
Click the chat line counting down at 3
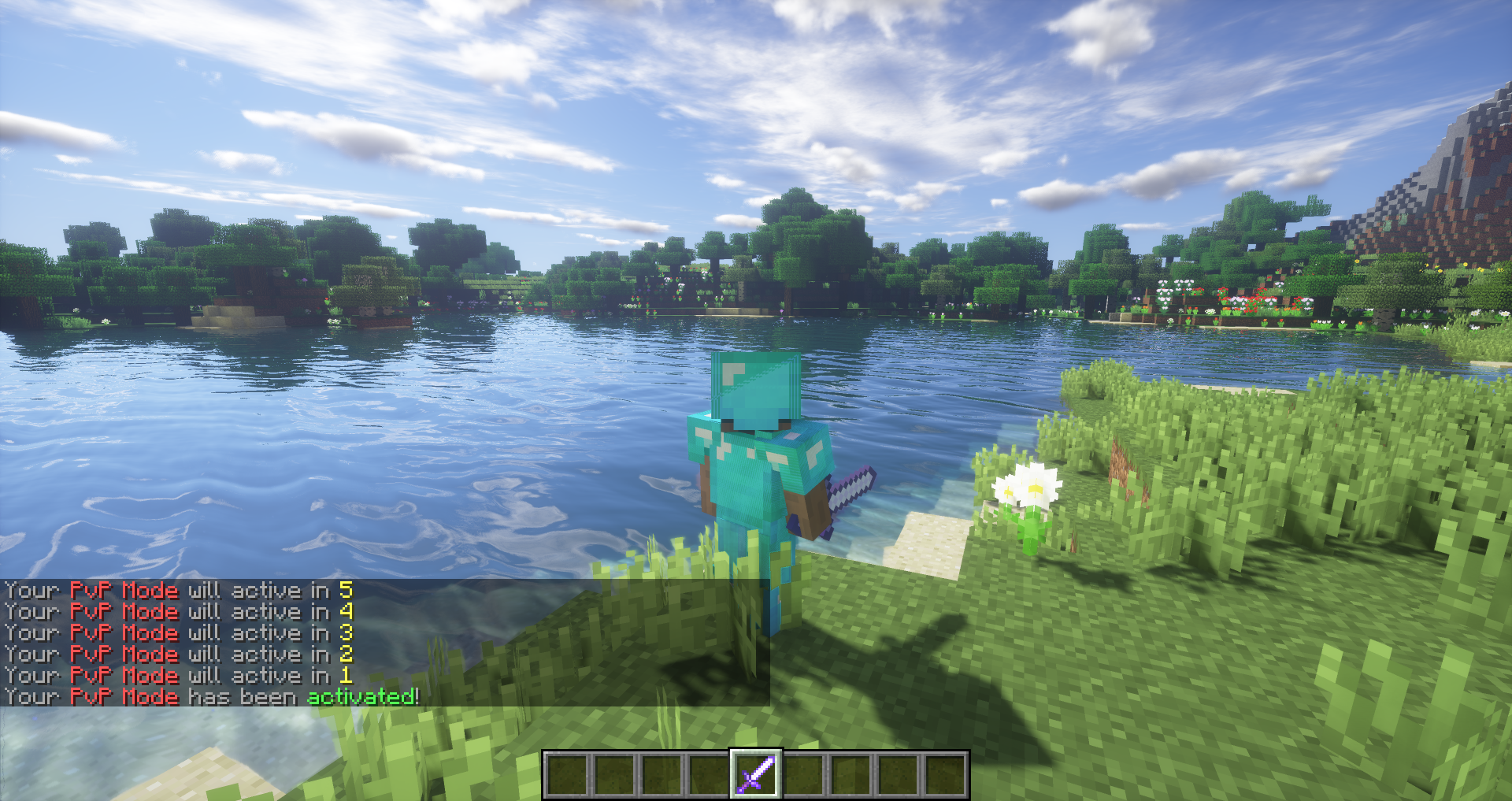tap(173, 632)
